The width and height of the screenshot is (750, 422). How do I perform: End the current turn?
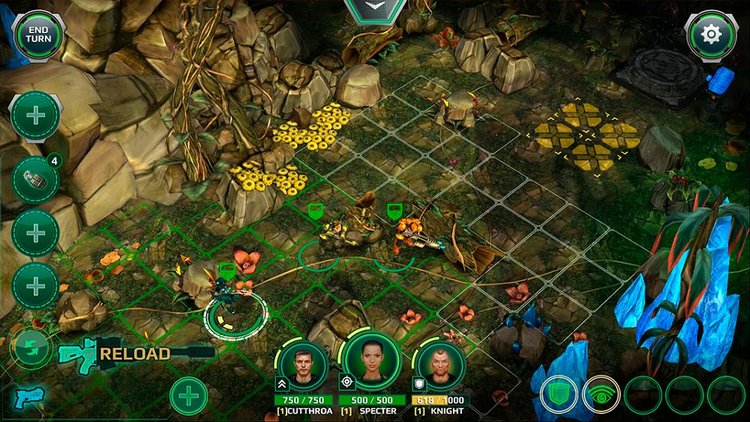tap(38, 34)
